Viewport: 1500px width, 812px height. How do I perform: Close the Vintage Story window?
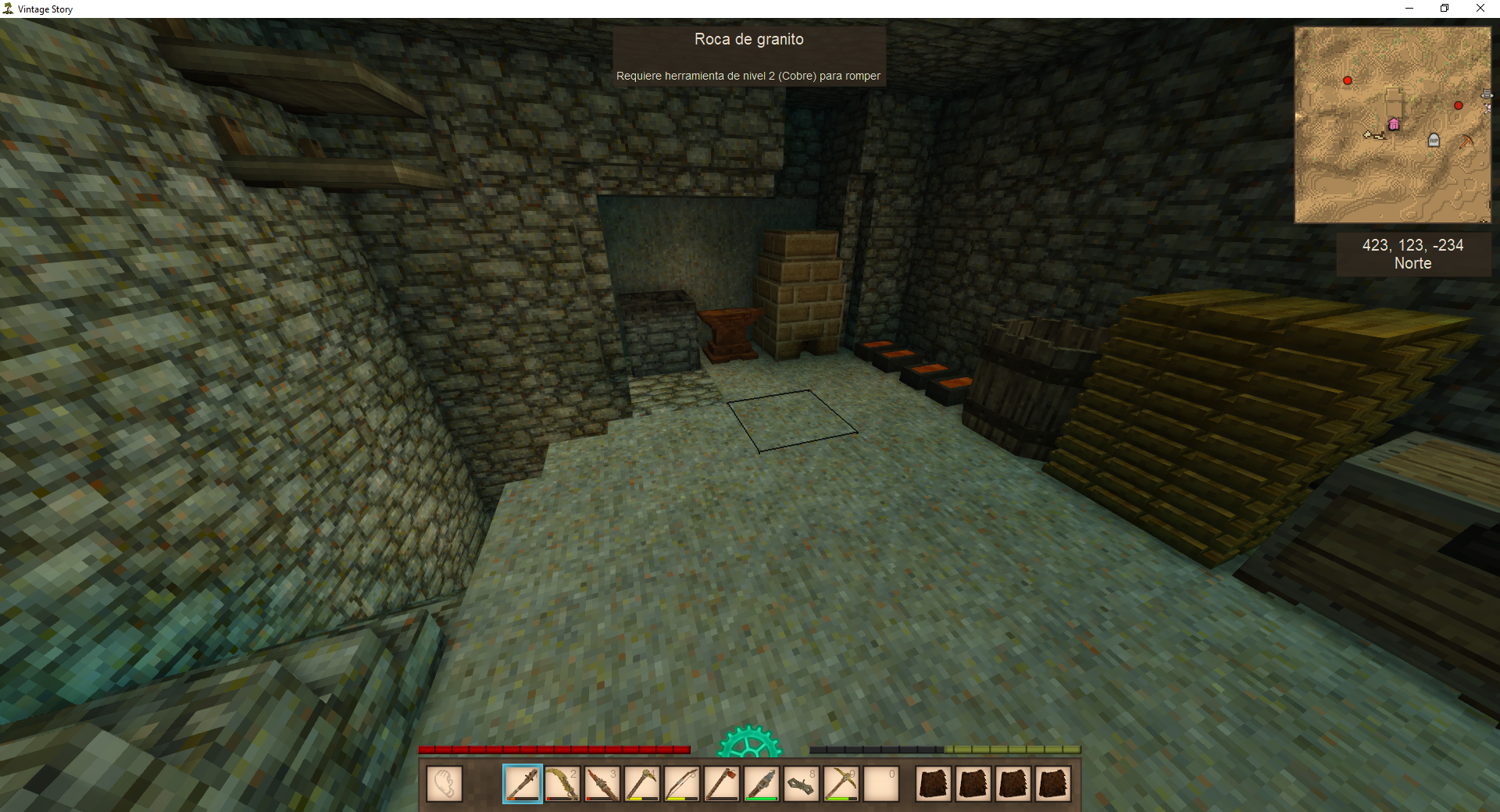tap(1480, 9)
